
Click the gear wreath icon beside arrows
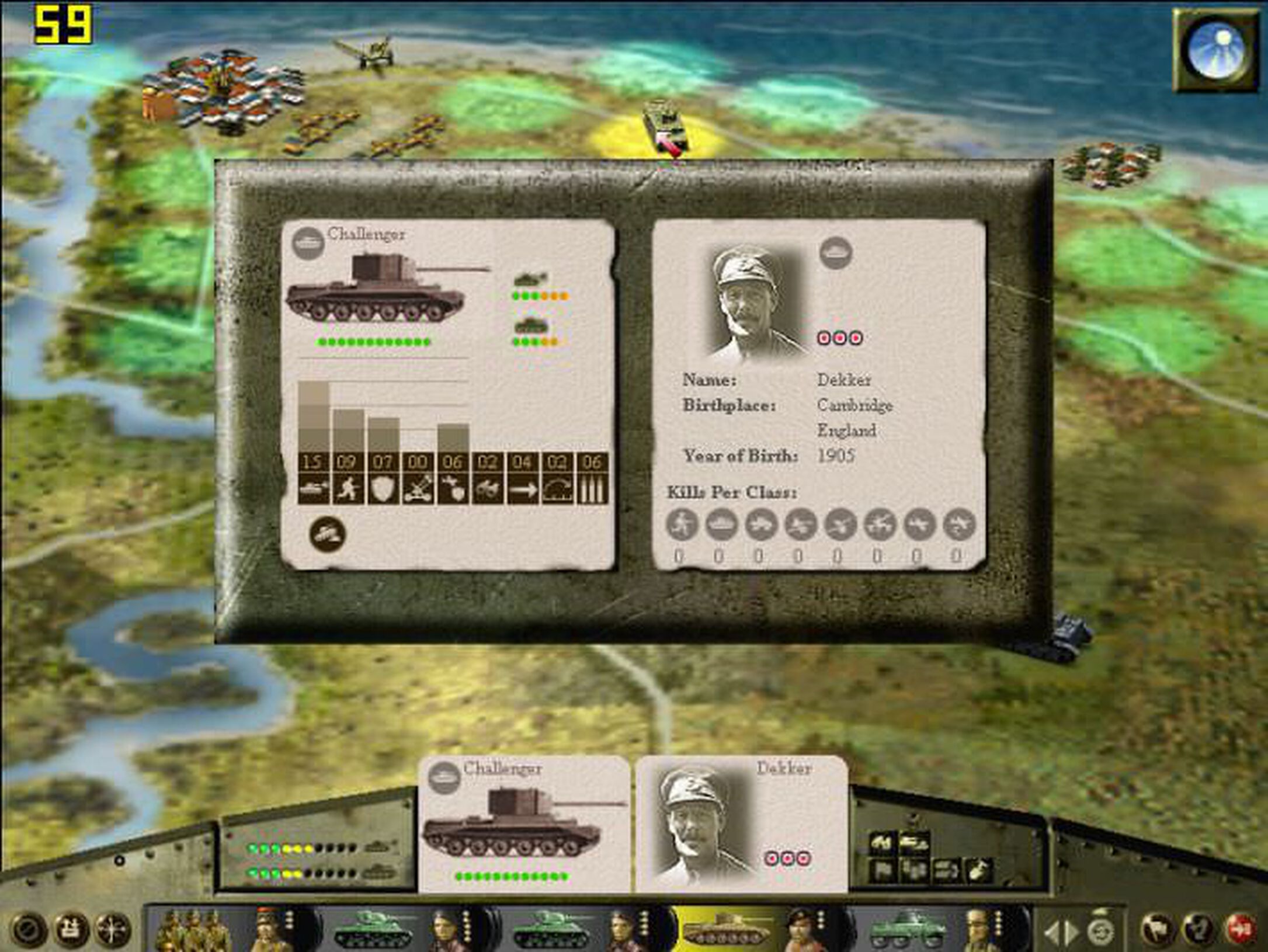pos(1102,929)
